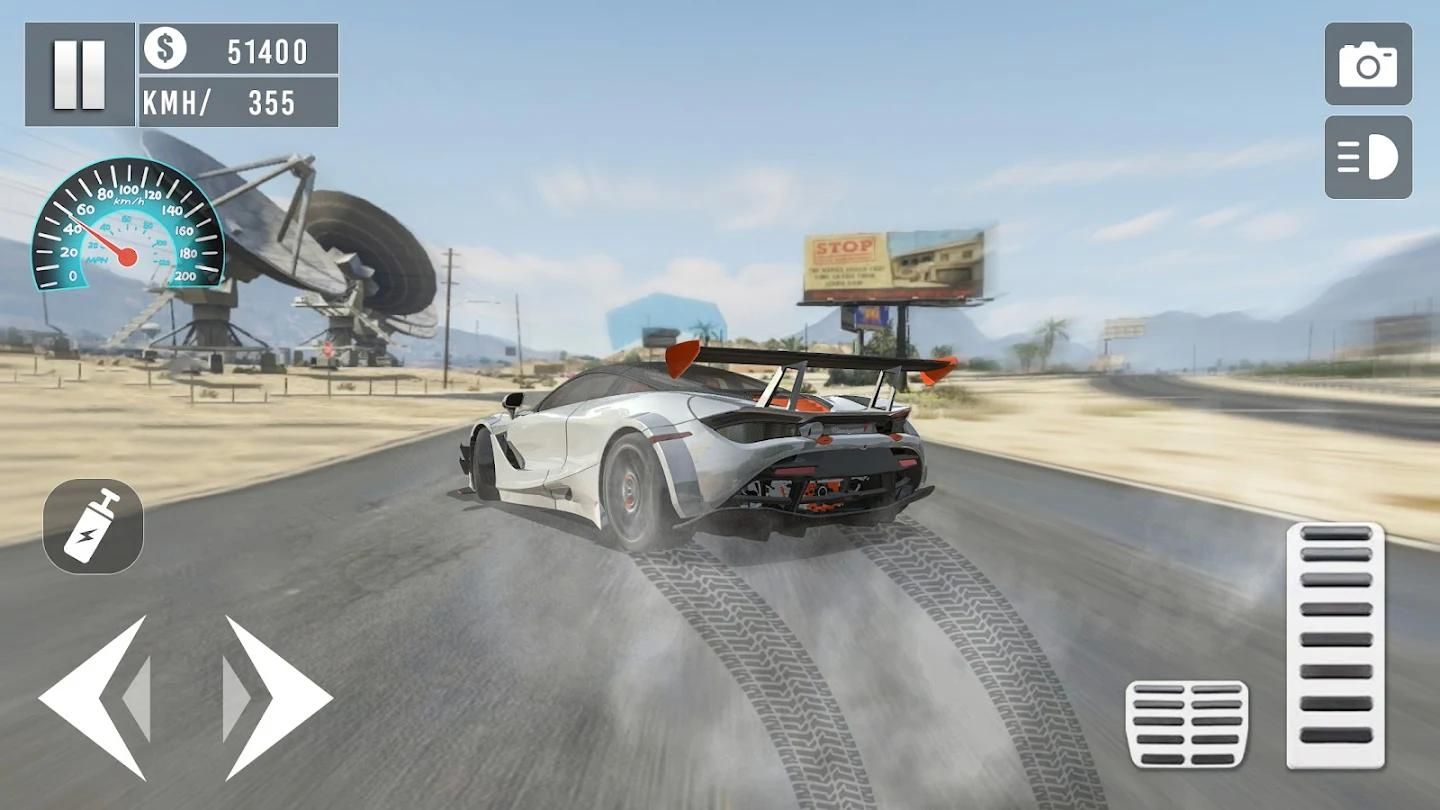Switch camera view with the camera icon
Screen dimensions: 1440x810
coord(1368,65)
